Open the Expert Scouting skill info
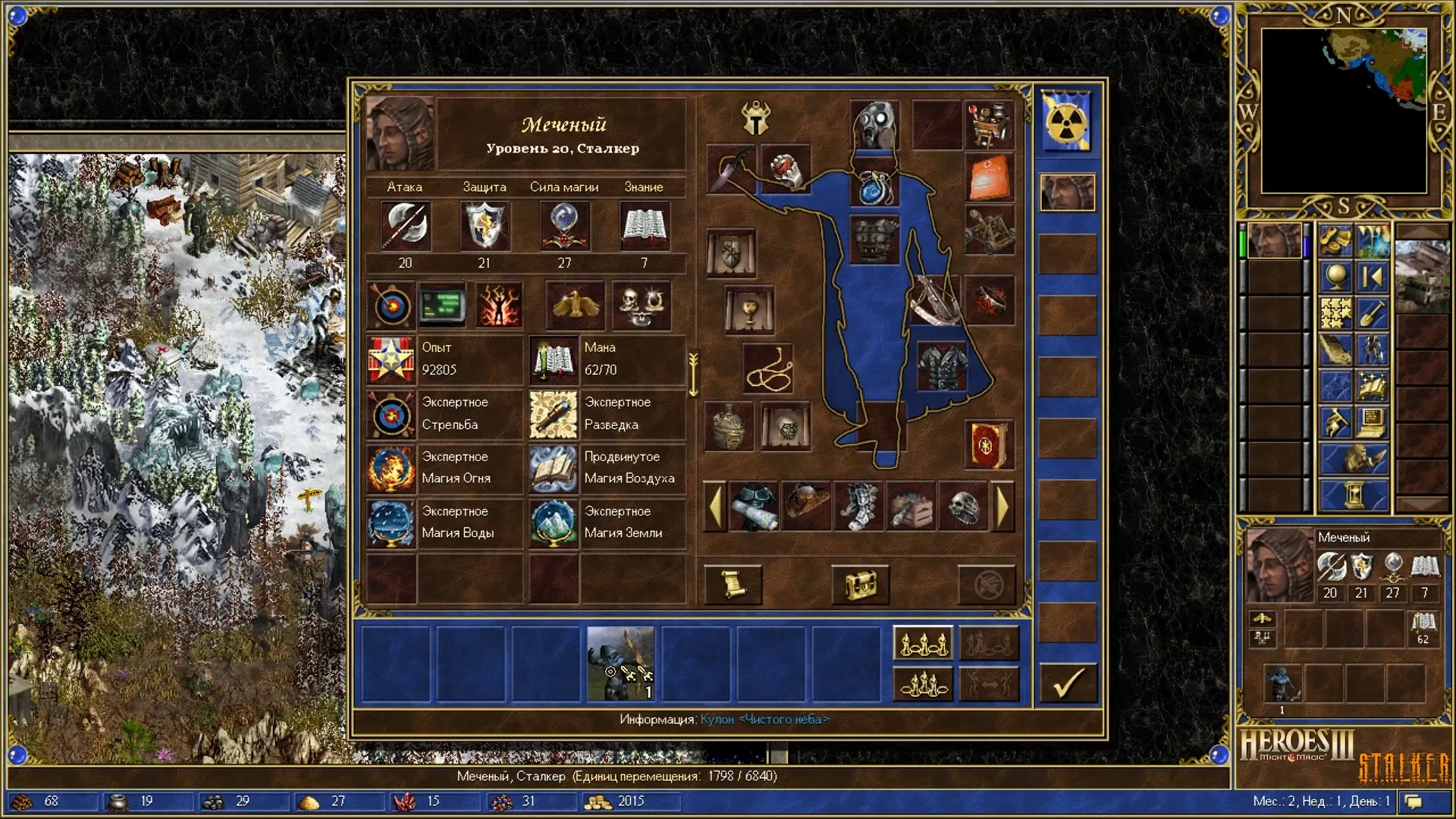 tap(554, 414)
